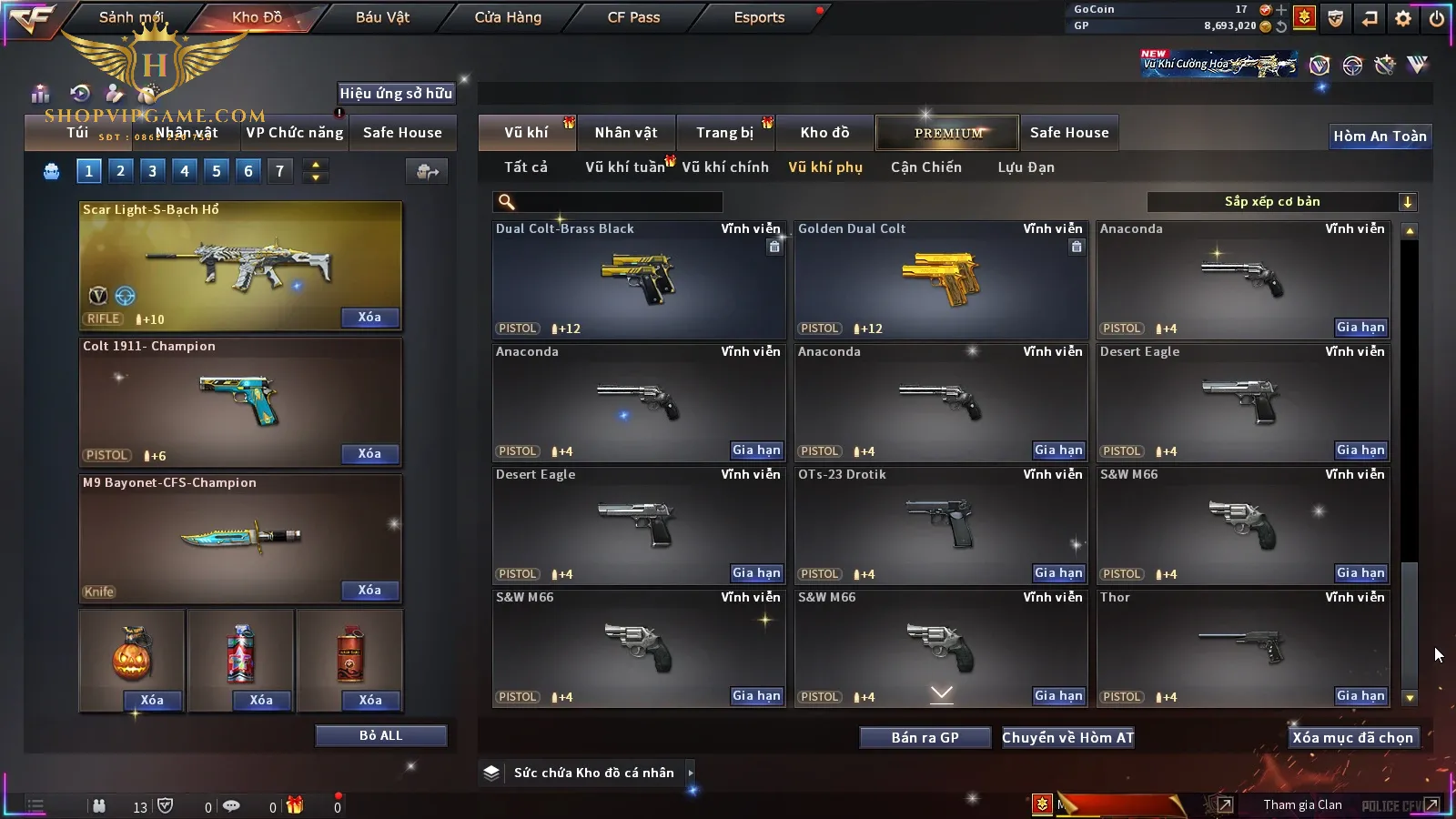
Task: Remove the Scar Light-S-Bạch Hổ rifle with Xóa
Action: (x=369, y=318)
